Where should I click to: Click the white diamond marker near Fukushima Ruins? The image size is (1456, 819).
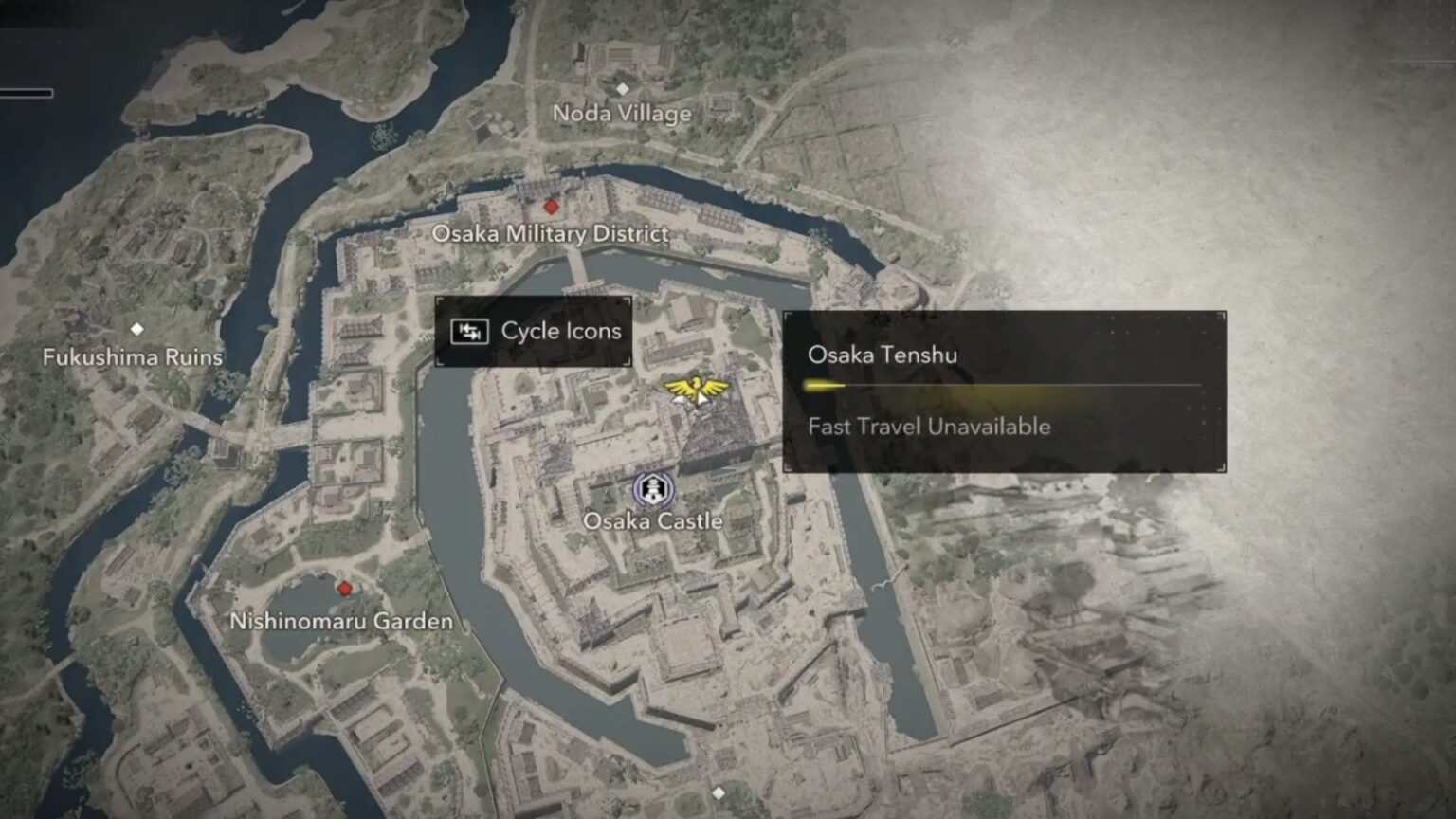[x=138, y=330]
